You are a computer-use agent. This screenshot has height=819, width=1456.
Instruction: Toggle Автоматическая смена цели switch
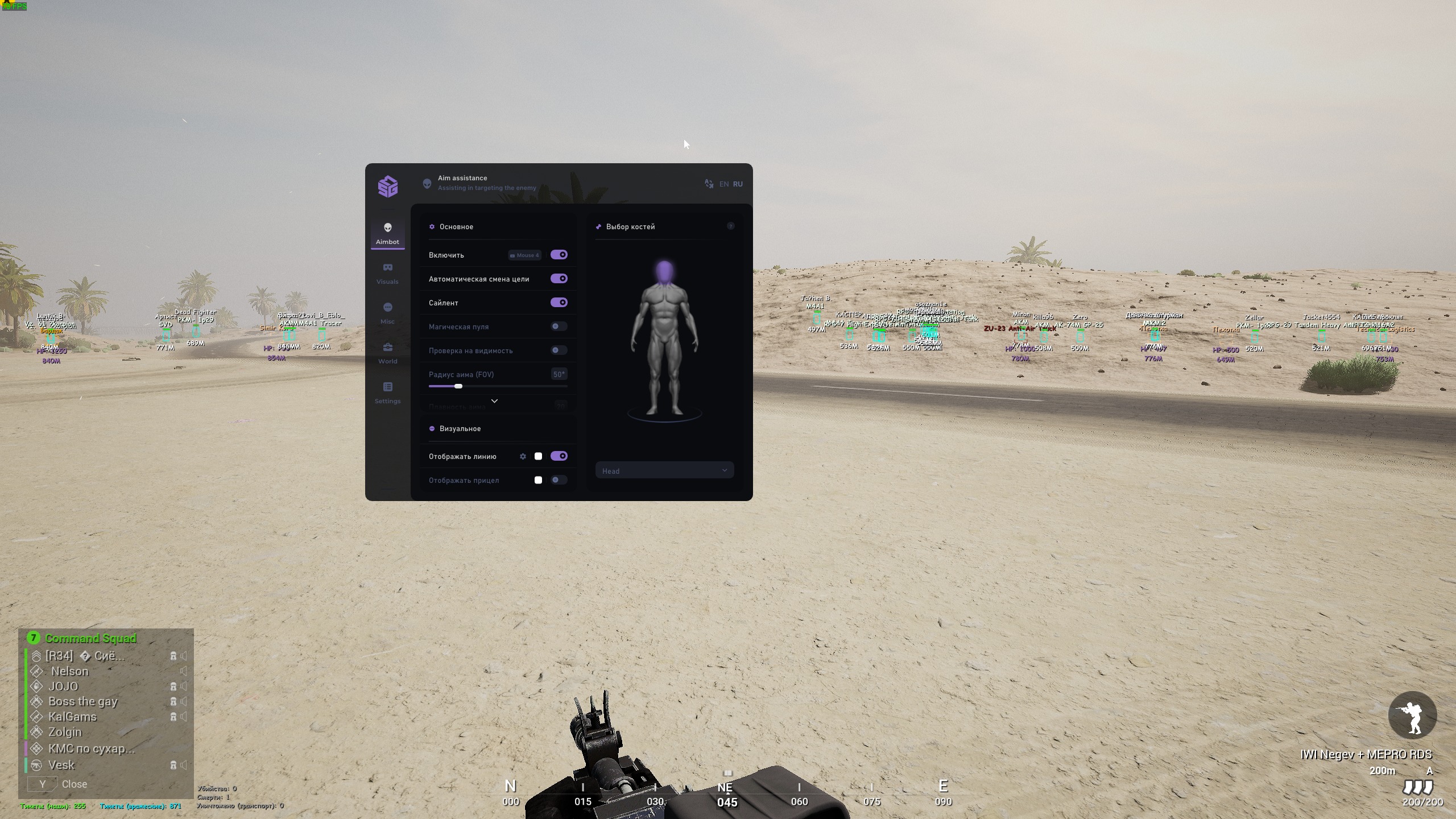(x=559, y=279)
